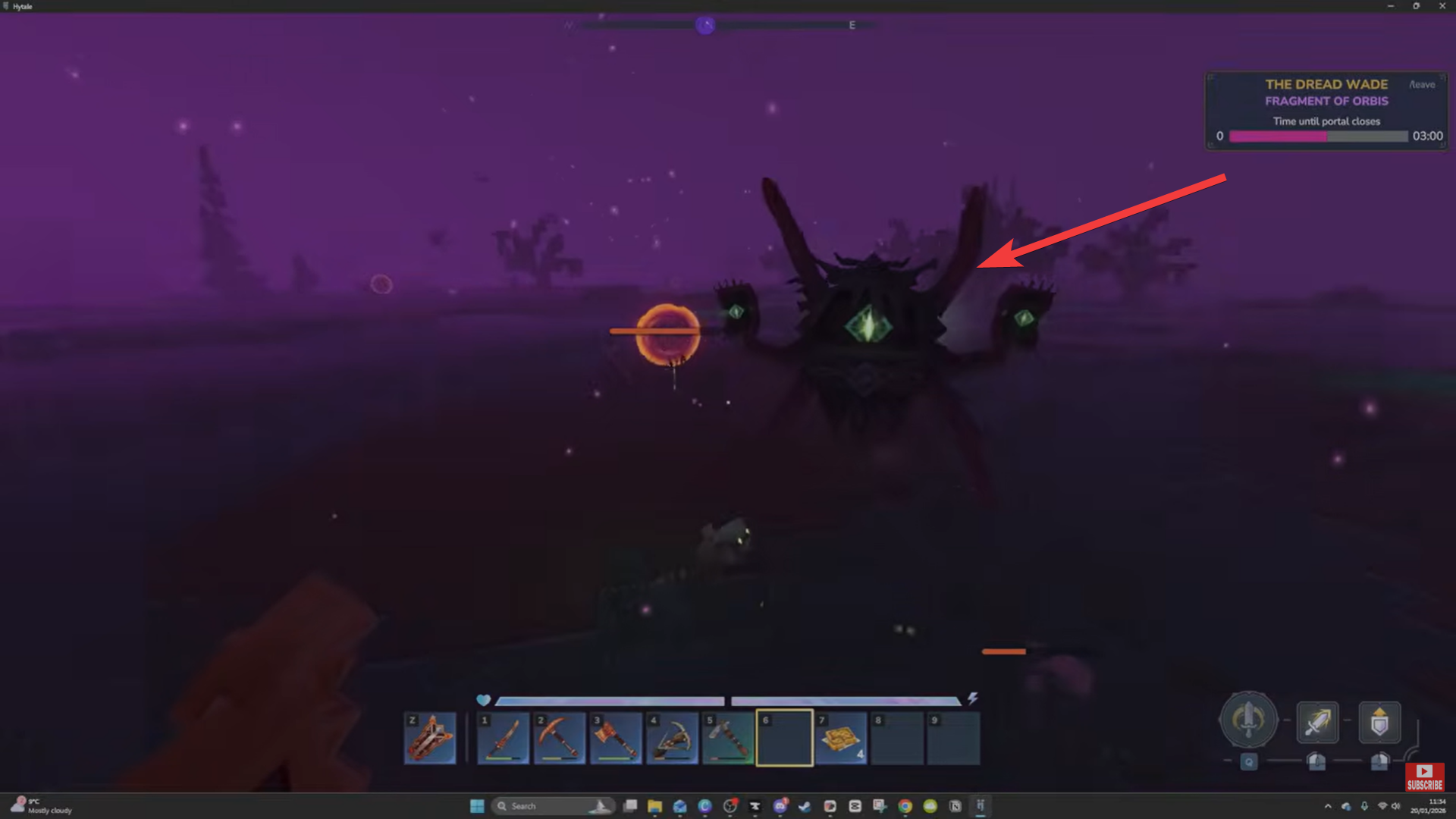Select the hammer in hotbar slot 5
Screen dimensions: 1456x819
[728, 738]
